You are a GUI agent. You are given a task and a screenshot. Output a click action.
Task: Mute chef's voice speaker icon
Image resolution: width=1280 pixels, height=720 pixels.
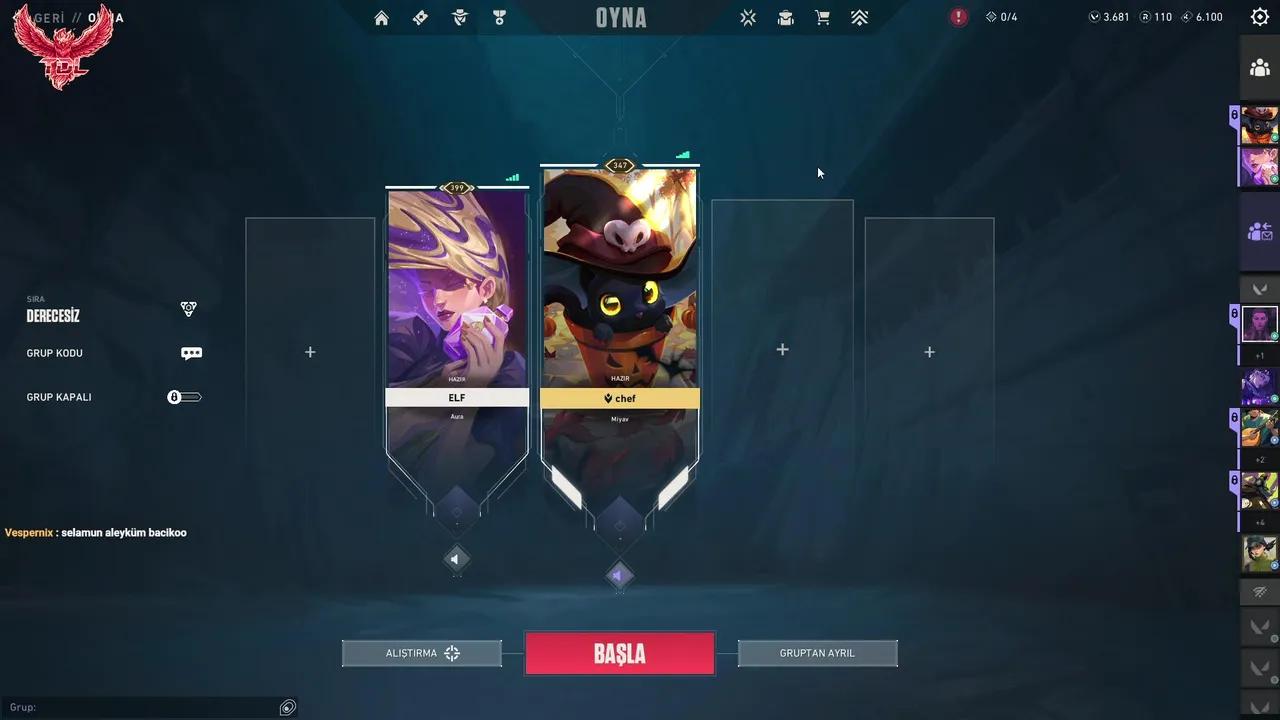tap(620, 575)
